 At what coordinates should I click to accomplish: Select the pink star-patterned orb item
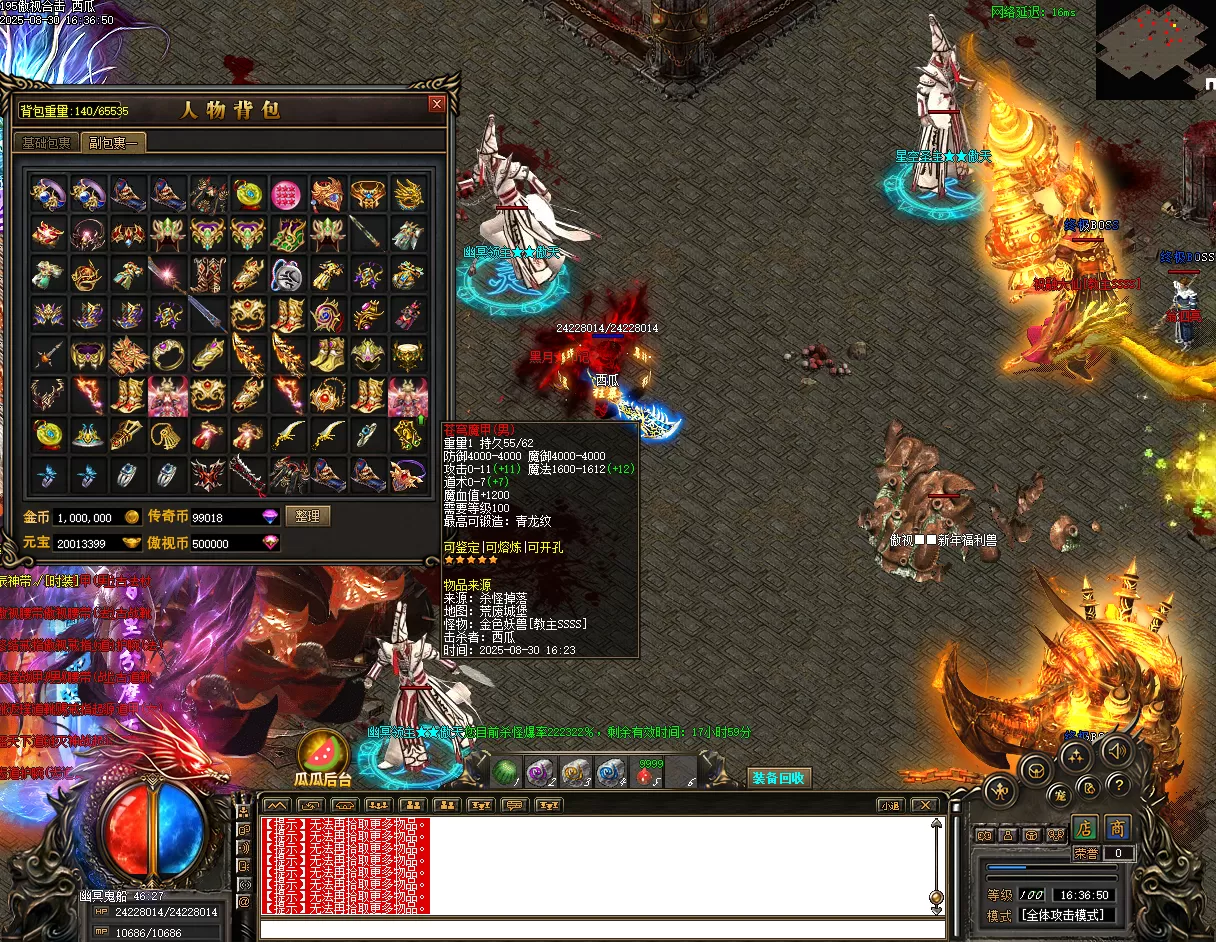pos(287,193)
